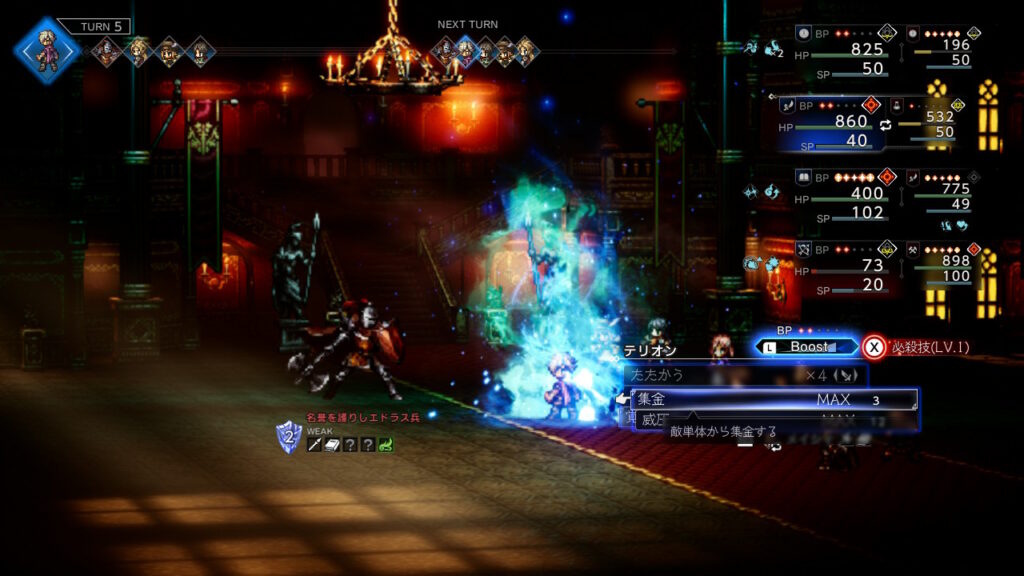This screenshot has height=576, width=1024.
Task: Click the enemy's blue shield counter
Action: 288,437
